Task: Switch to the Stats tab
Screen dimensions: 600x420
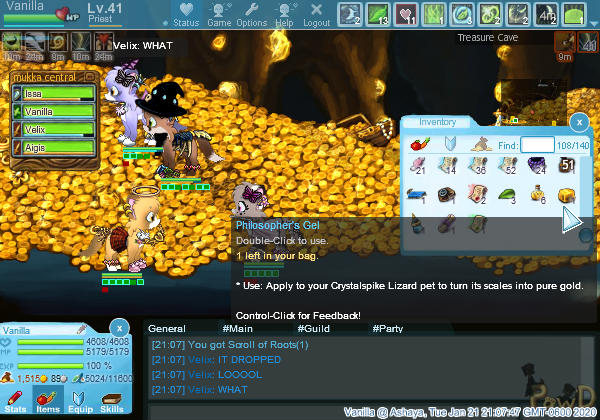Action: coord(17,402)
